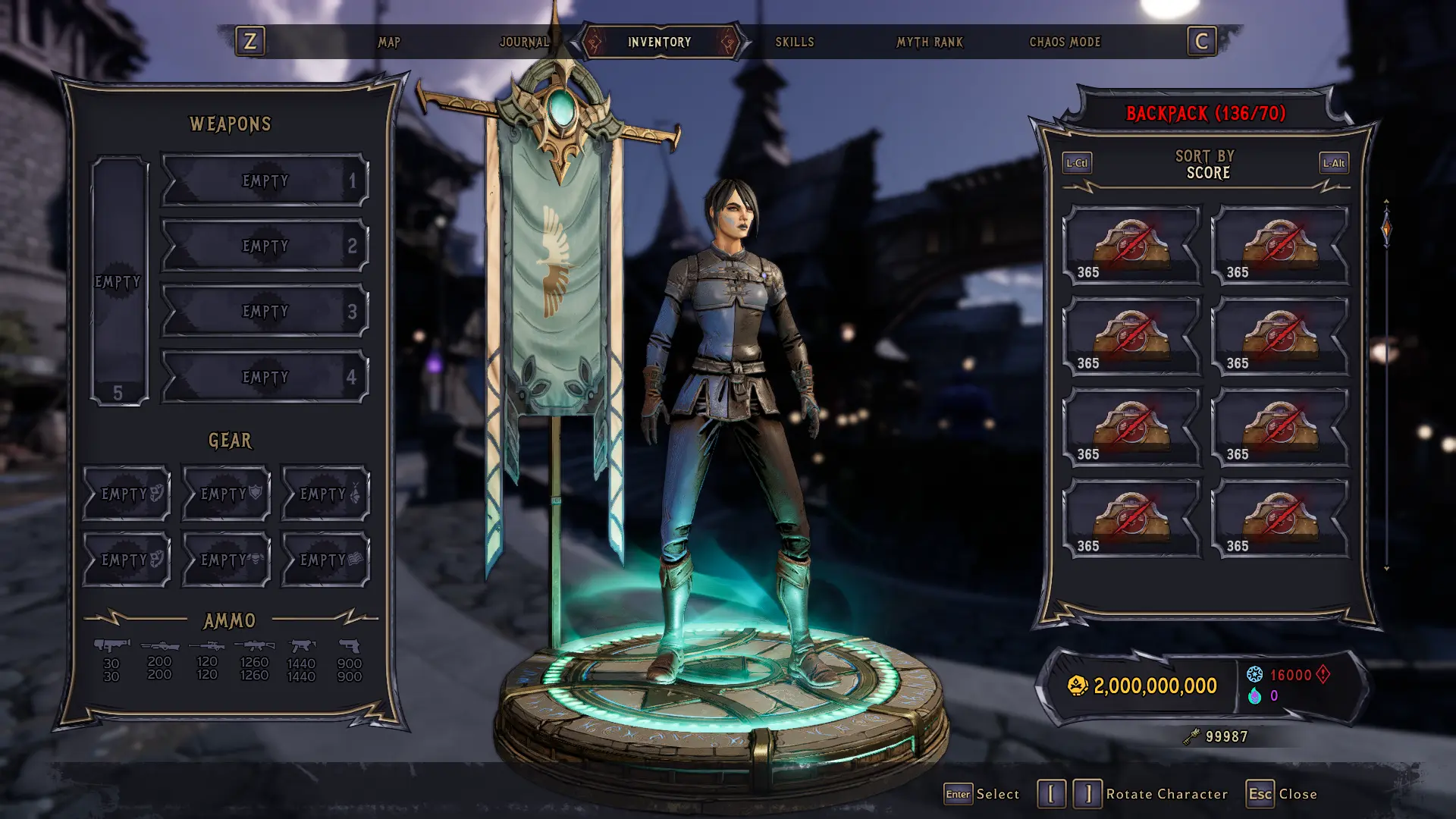Click the SMG ammo icon
Viewport: 1456px width, 819px height.
(301, 646)
